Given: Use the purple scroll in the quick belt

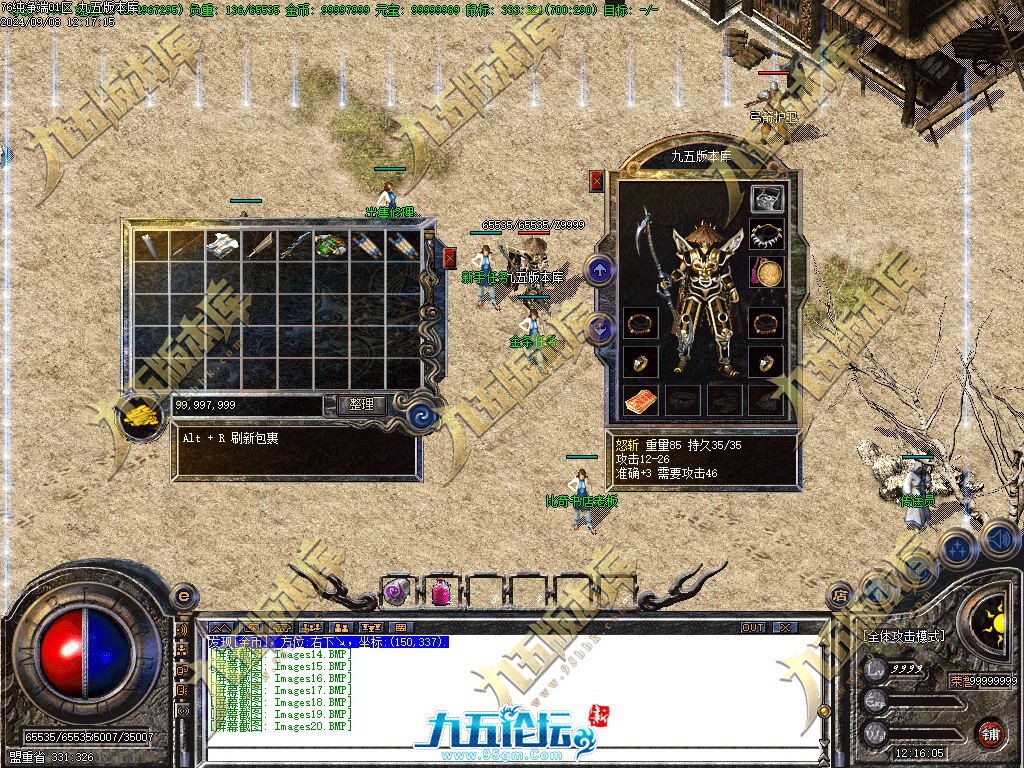Looking at the screenshot, I should pyautogui.click(x=397, y=592).
